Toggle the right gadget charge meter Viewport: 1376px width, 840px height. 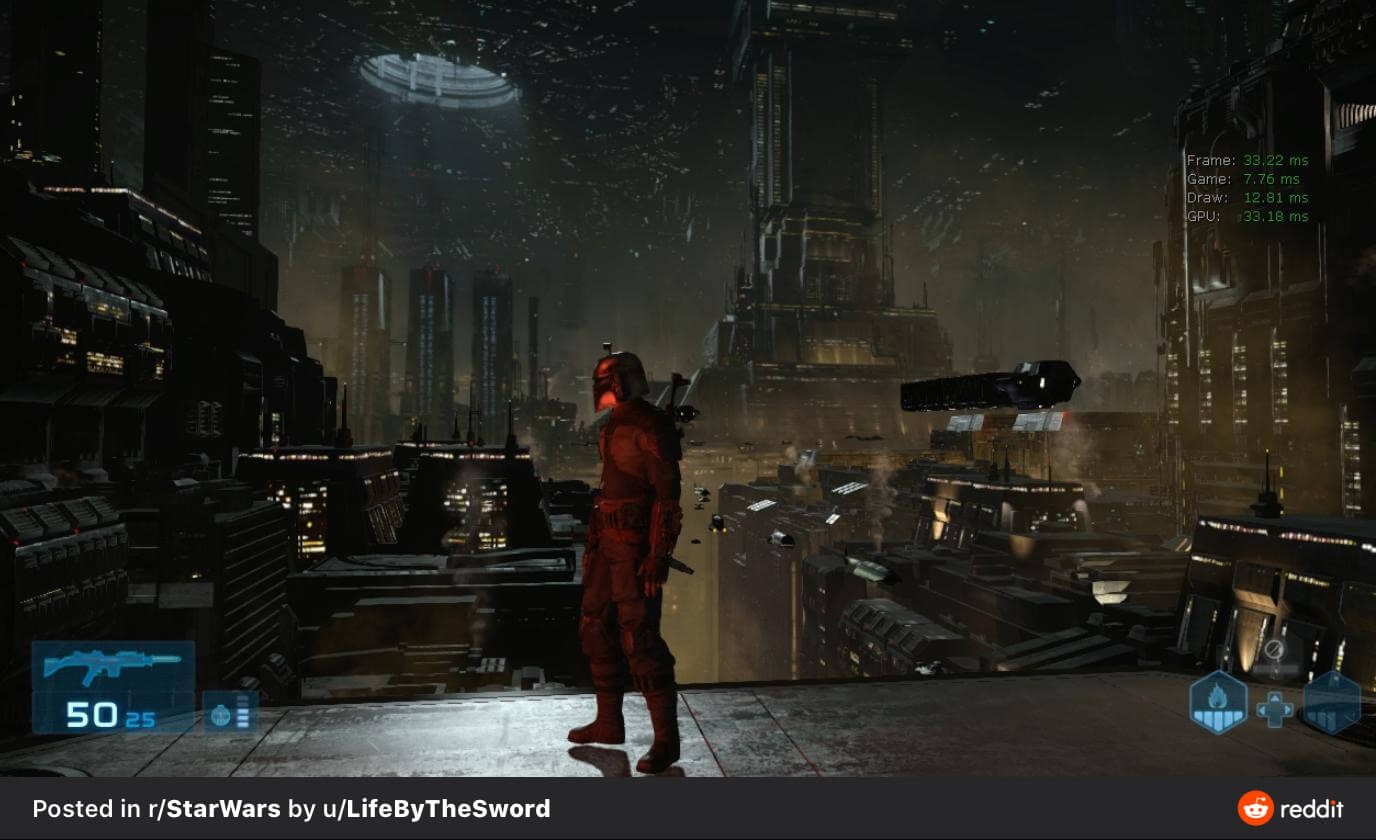coord(1325,717)
